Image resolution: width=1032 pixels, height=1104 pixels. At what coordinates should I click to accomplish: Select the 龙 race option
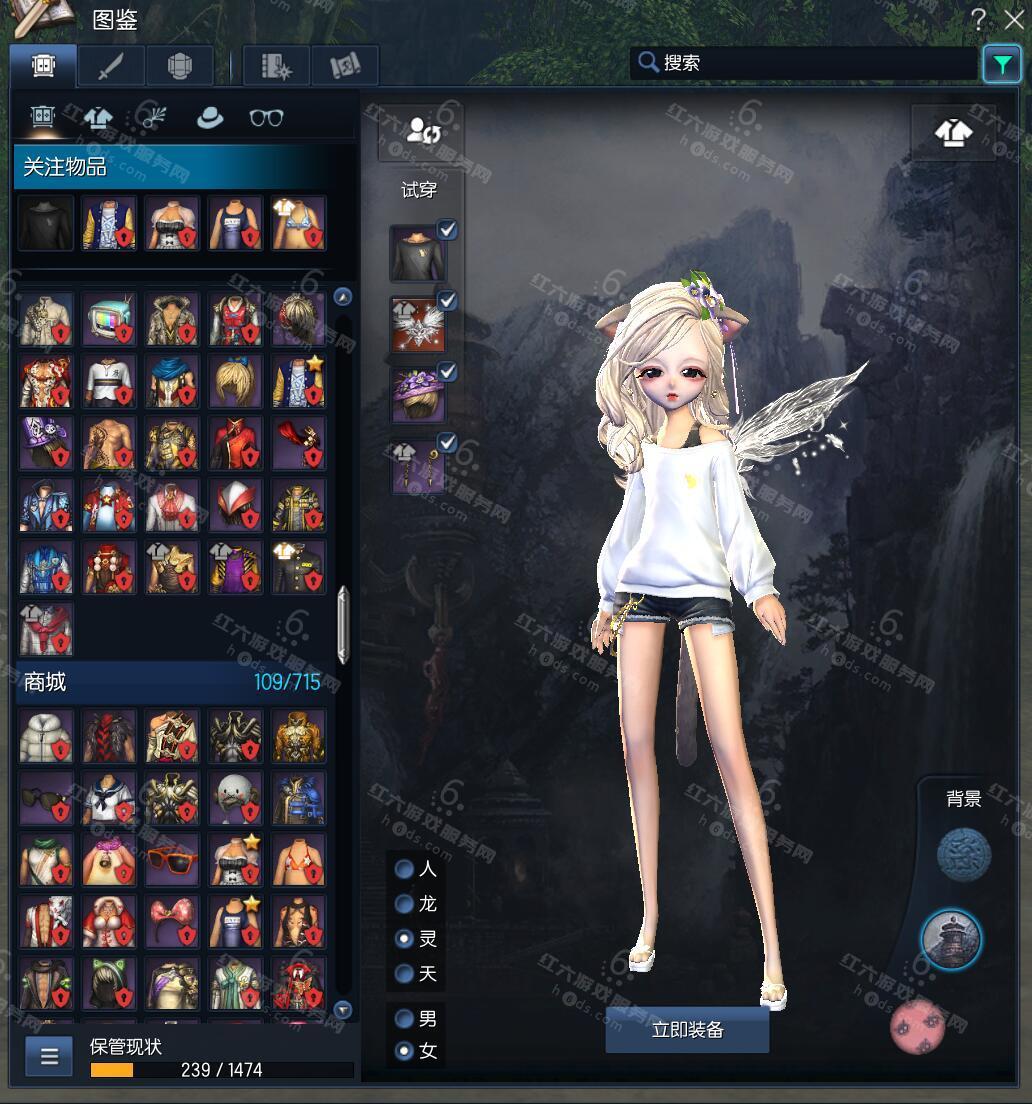pyautogui.click(x=405, y=904)
